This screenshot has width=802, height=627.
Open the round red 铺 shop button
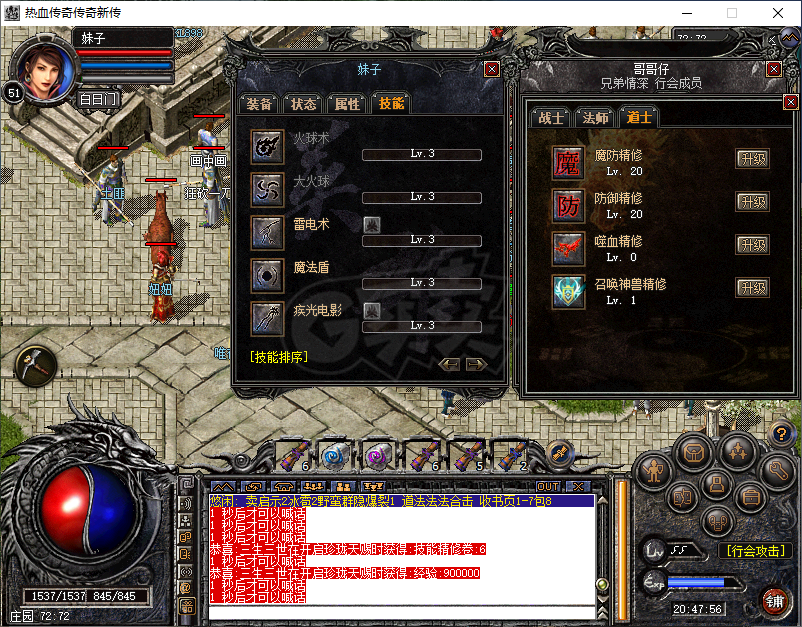click(773, 600)
